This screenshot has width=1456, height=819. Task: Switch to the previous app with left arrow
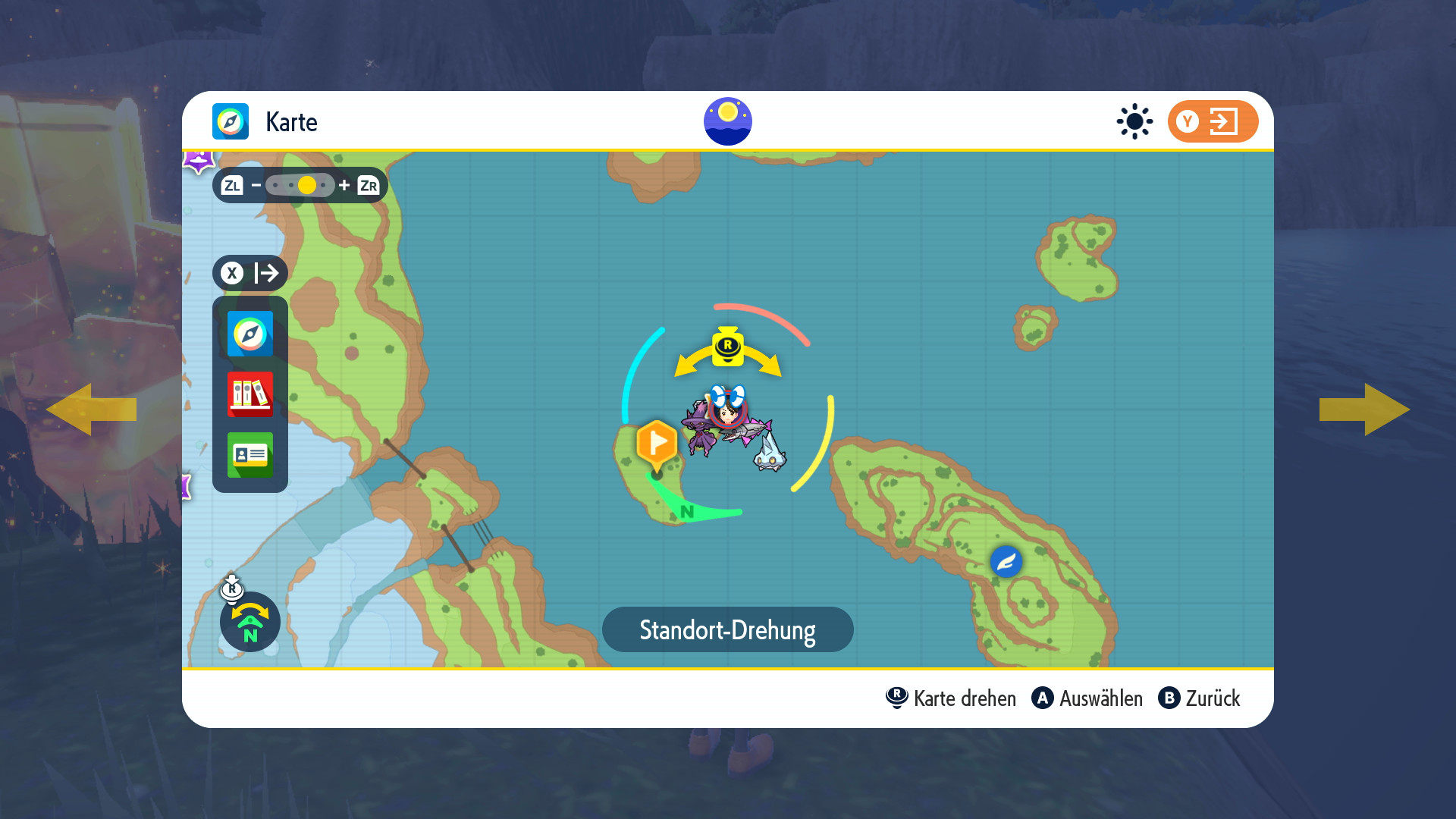pos(91,409)
